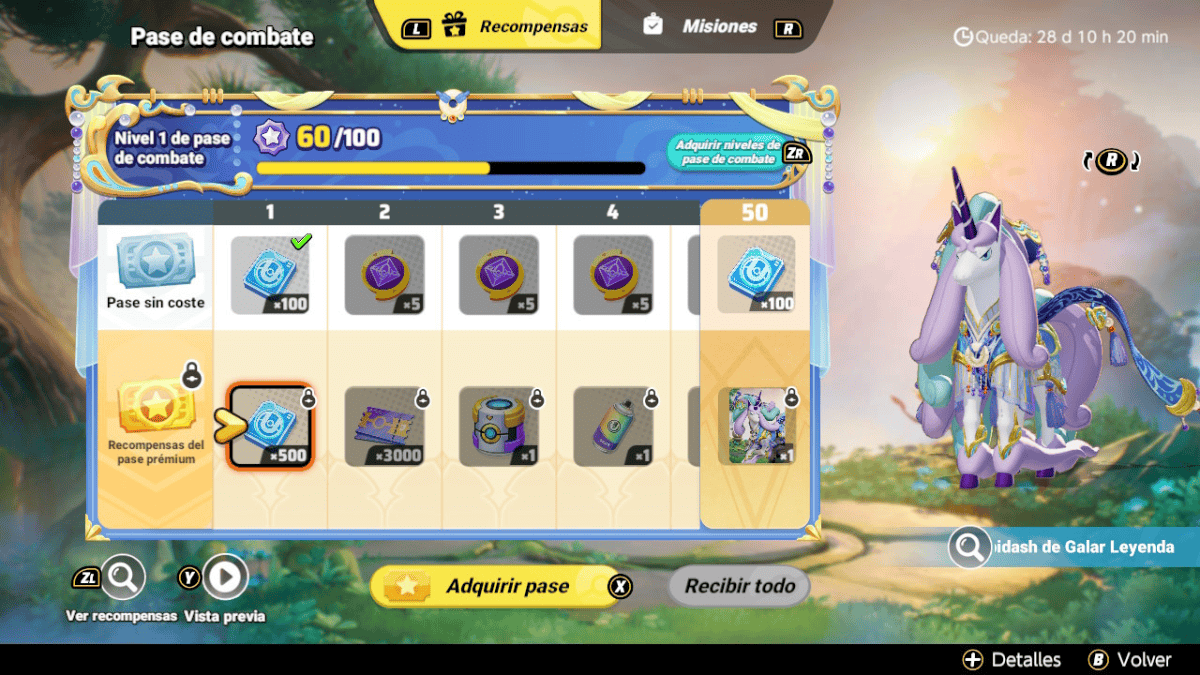Select the premium capsule reward at level 3
Image resolution: width=1200 pixels, height=675 pixels.
coord(498,426)
